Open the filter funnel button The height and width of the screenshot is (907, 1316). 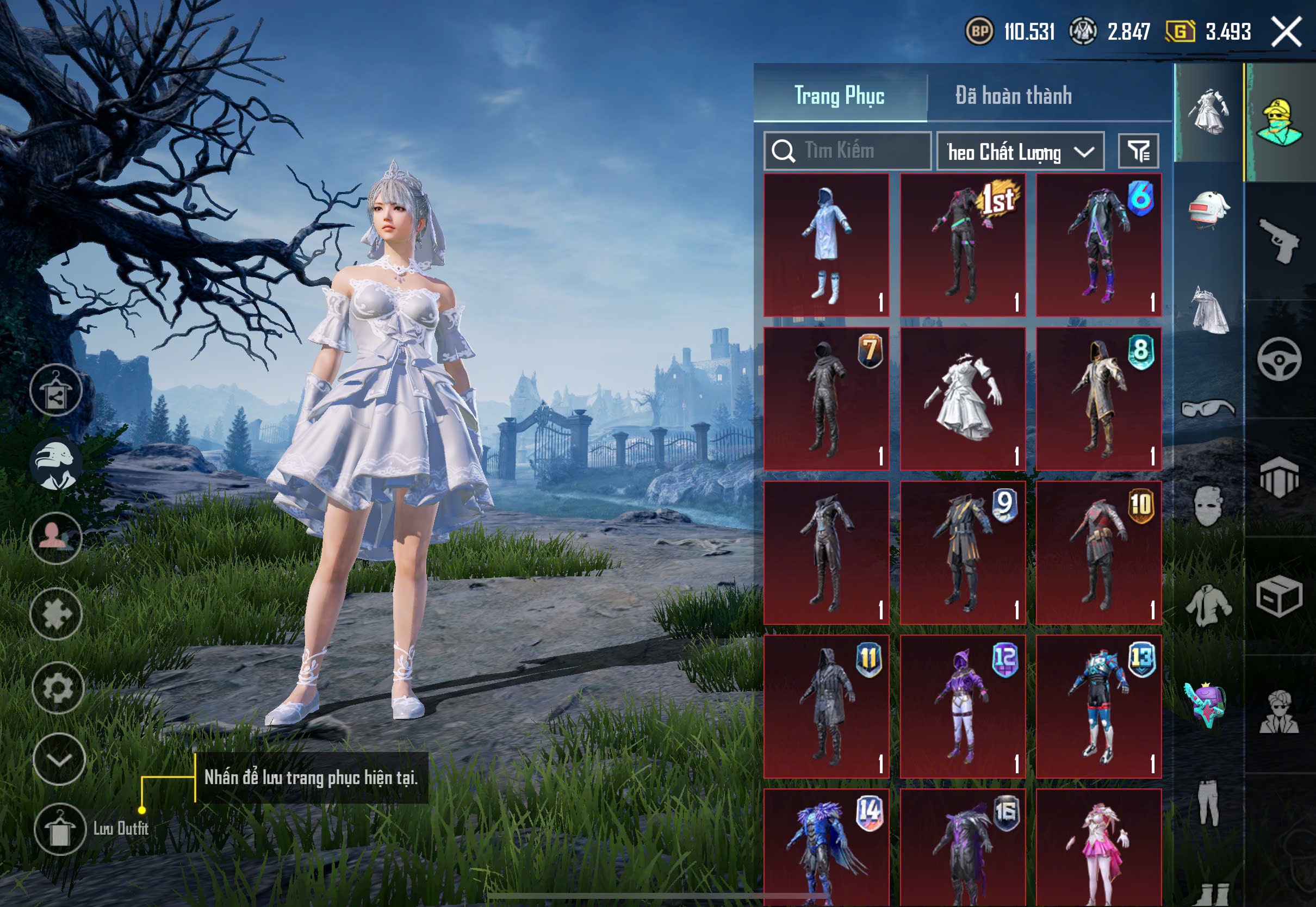(x=1138, y=151)
